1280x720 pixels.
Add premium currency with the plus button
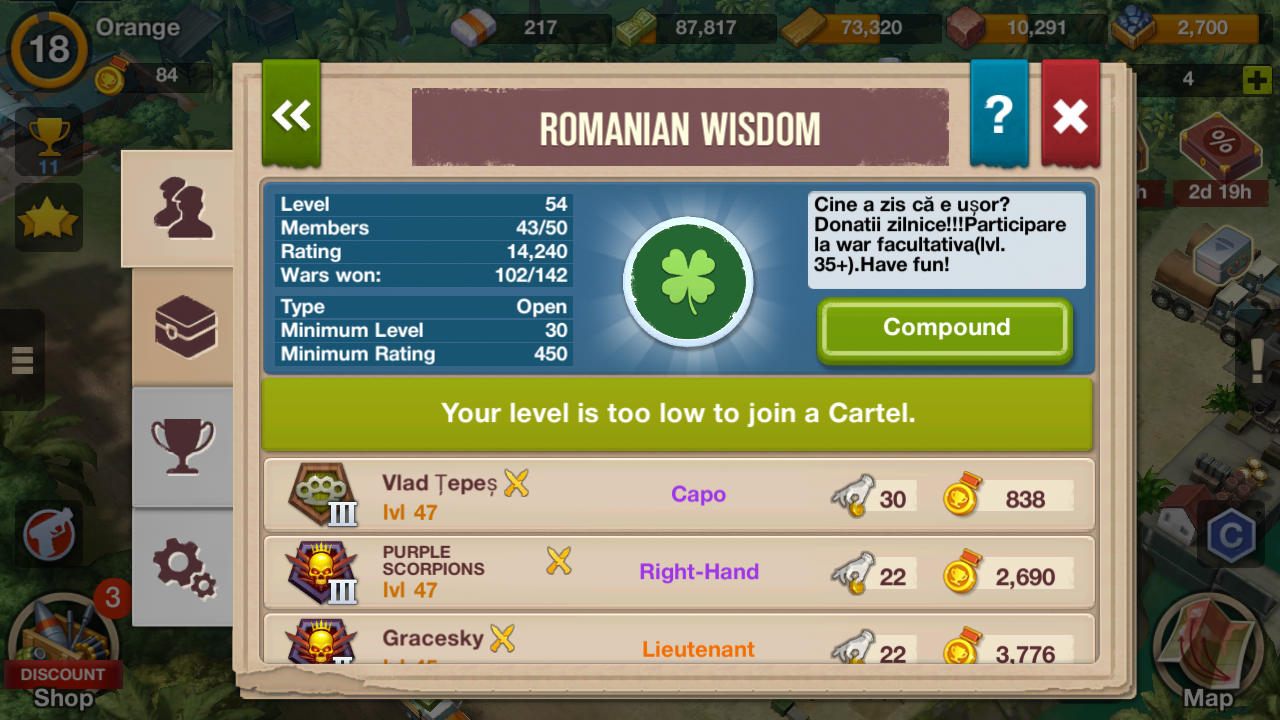(x=1256, y=80)
